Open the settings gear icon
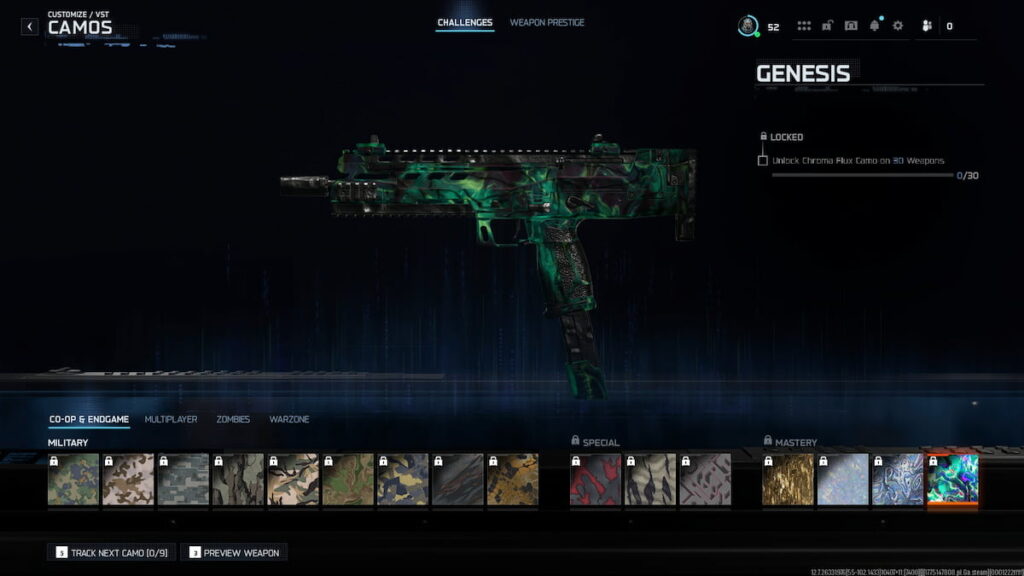The width and height of the screenshot is (1024, 576). tap(897, 26)
